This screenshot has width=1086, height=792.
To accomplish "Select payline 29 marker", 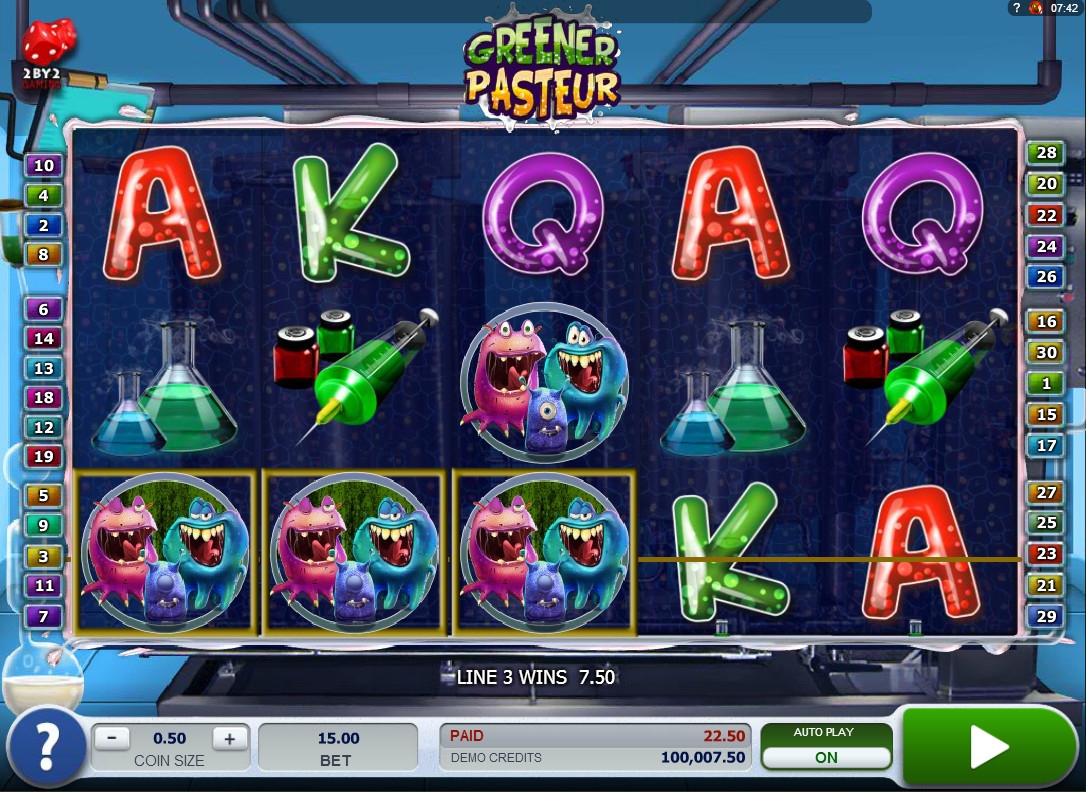I will tap(1046, 616).
